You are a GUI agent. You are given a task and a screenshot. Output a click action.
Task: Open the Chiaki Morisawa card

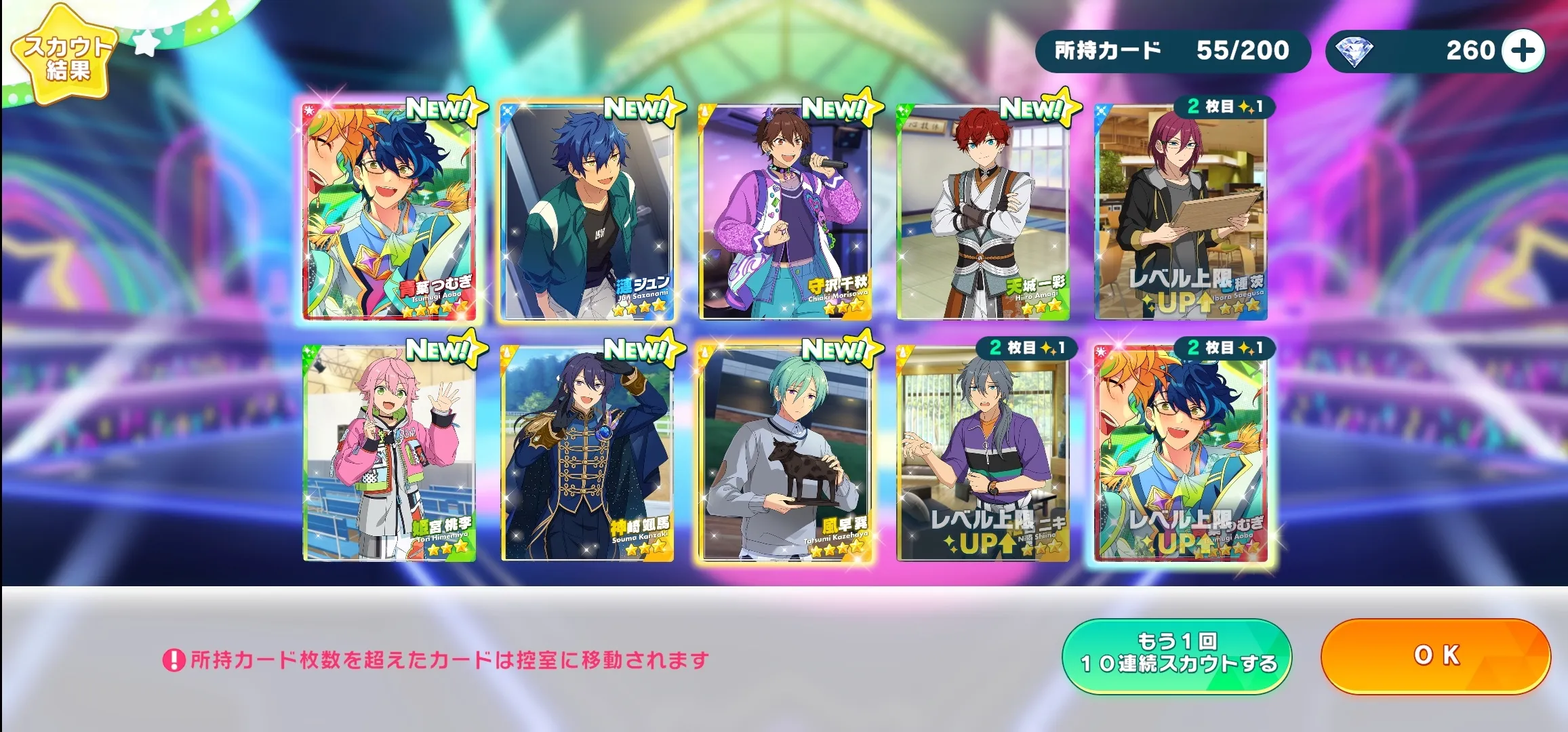coord(785,211)
